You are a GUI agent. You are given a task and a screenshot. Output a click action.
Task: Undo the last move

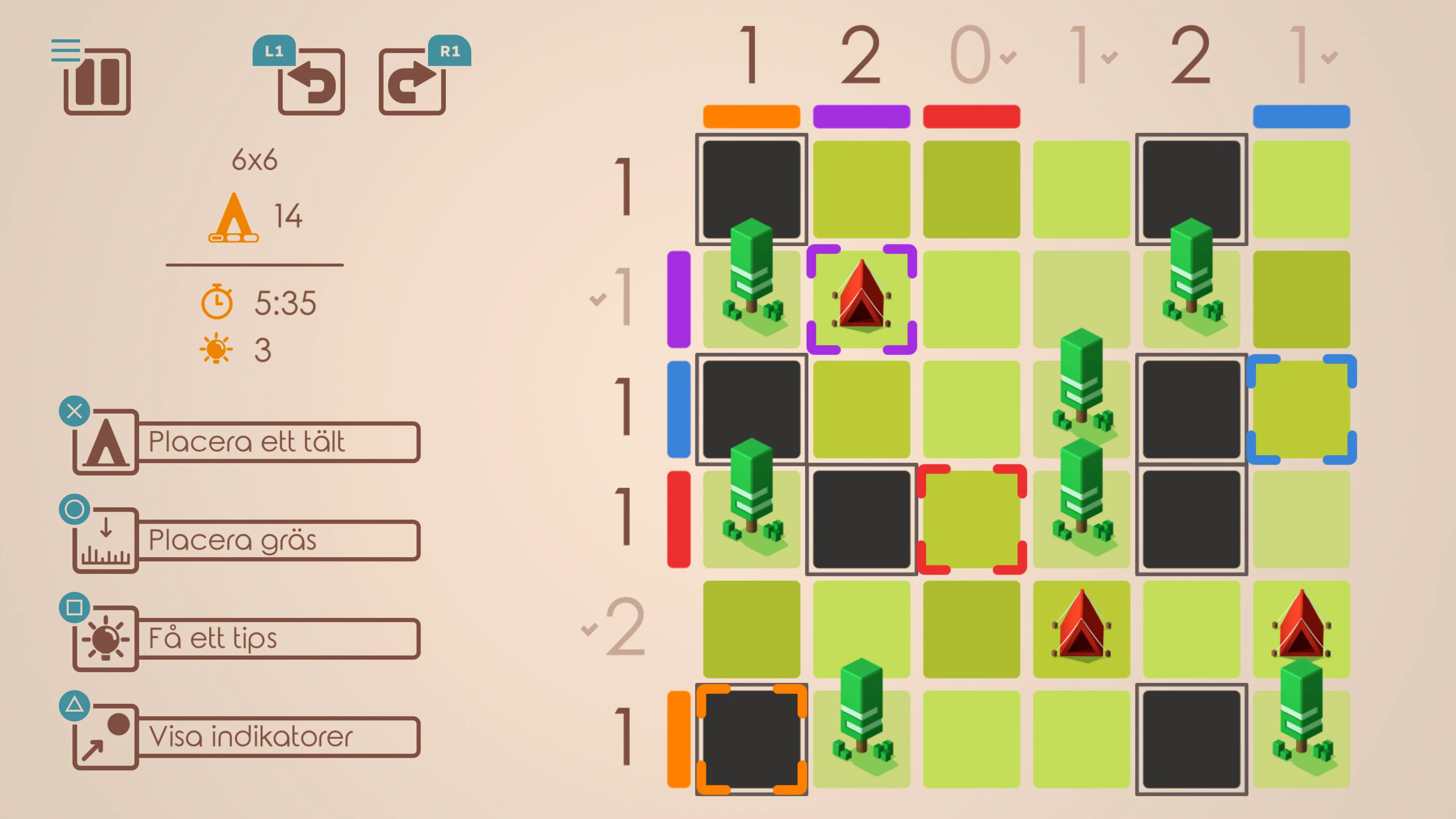pos(311,82)
